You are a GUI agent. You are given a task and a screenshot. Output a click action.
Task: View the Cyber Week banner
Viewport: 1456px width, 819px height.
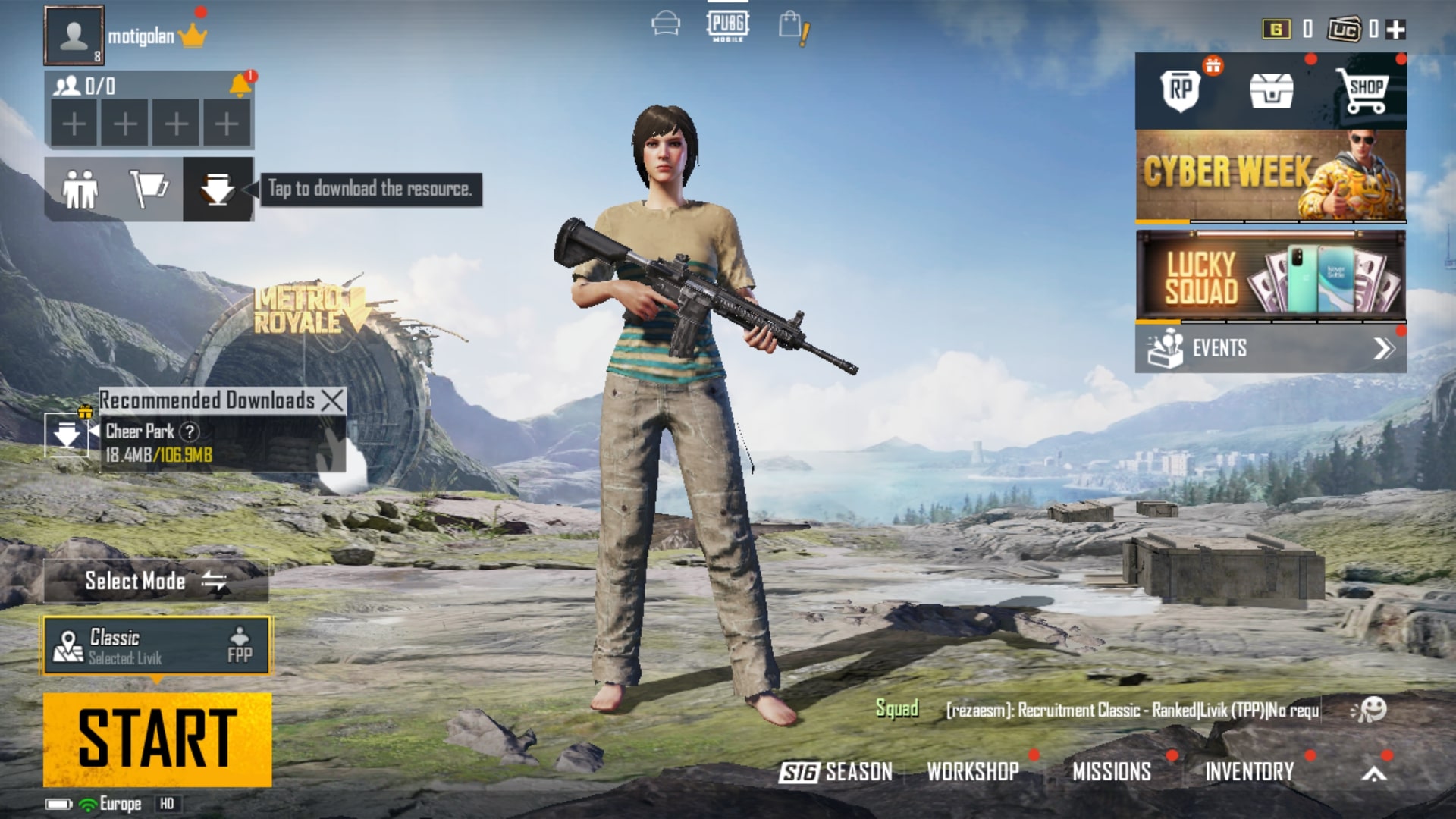(1270, 175)
